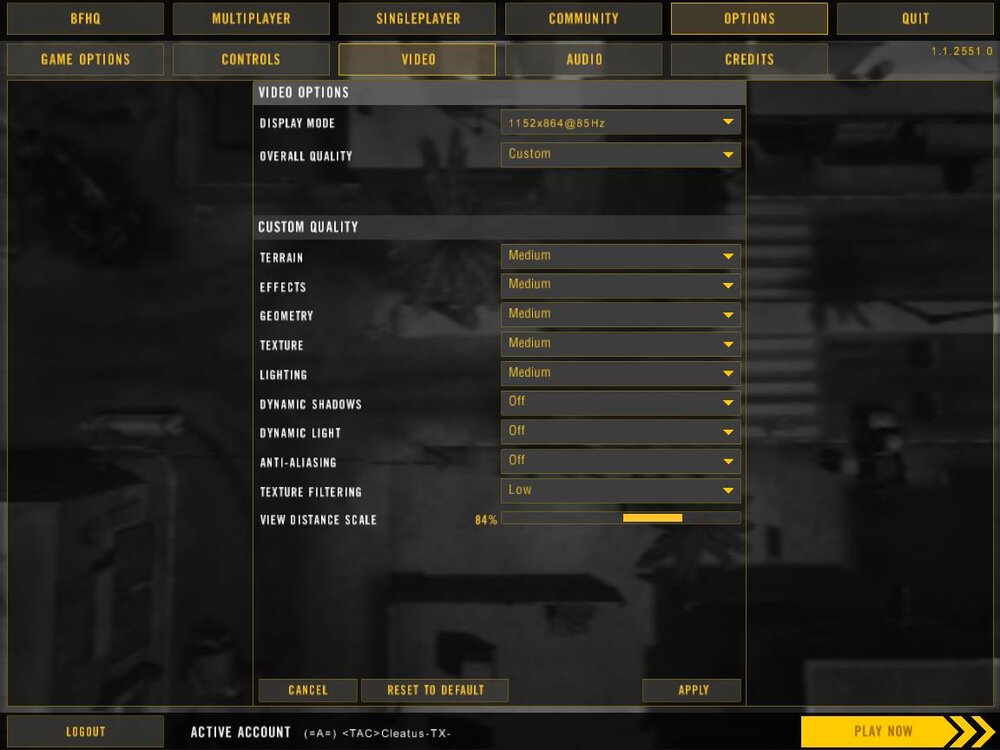Change the Overall Quality dropdown
1000x750 pixels.
point(620,154)
